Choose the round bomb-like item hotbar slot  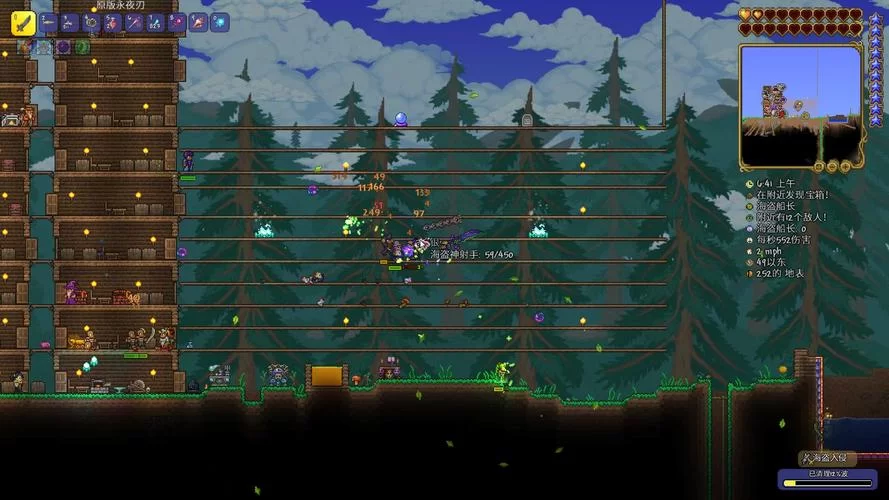[x=91, y=23]
